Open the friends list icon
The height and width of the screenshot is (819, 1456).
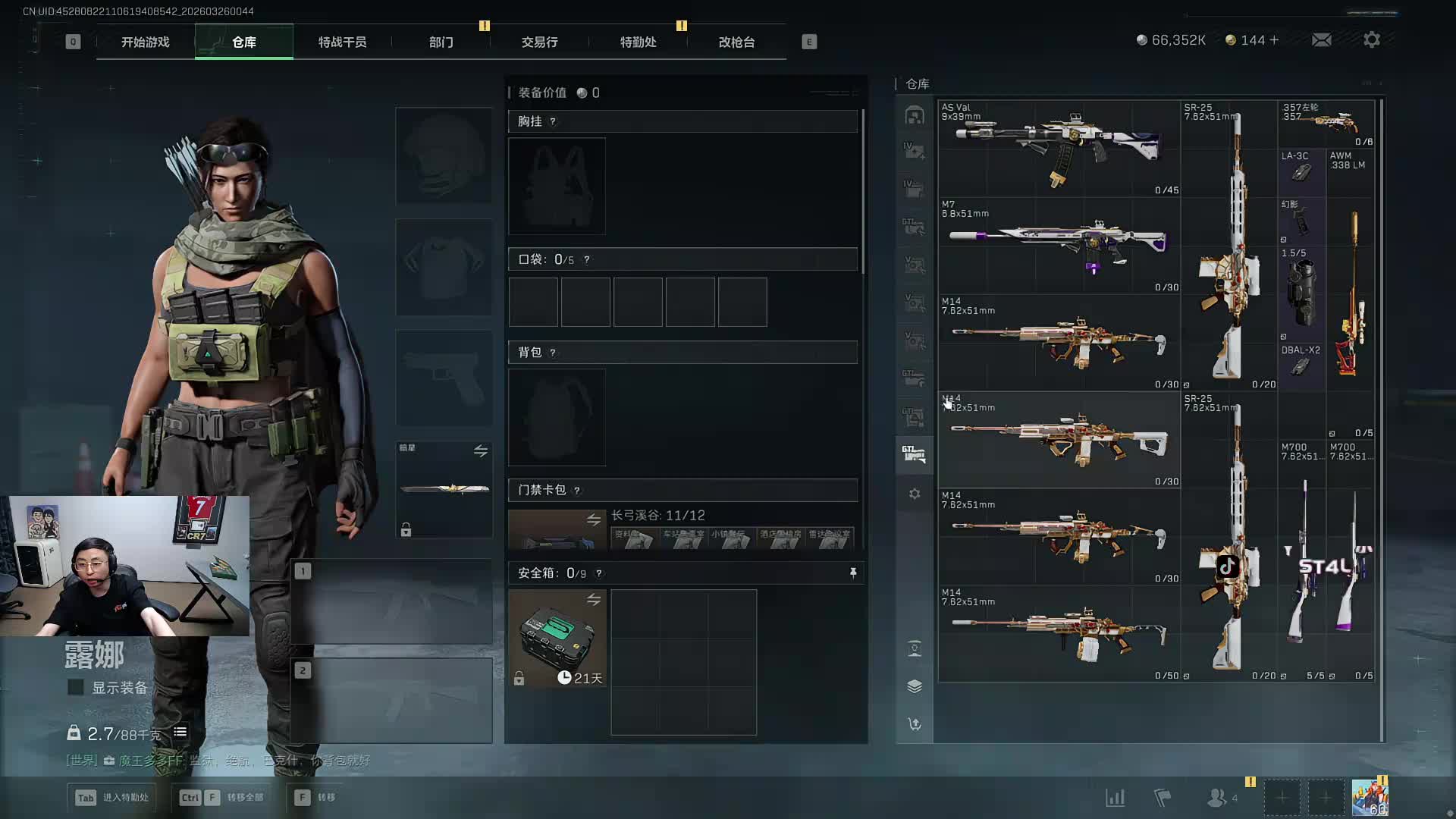point(1218,798)
